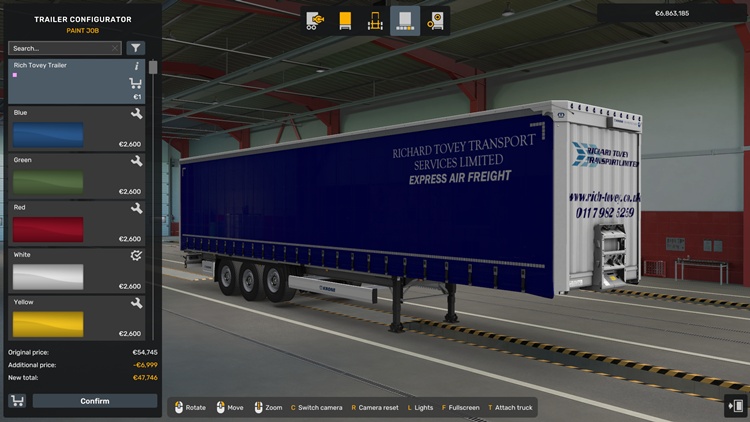Image resolution: width=750 pixels, height=422 pixels.
Task: Click the paint job search field
Action: coord(58,48)
